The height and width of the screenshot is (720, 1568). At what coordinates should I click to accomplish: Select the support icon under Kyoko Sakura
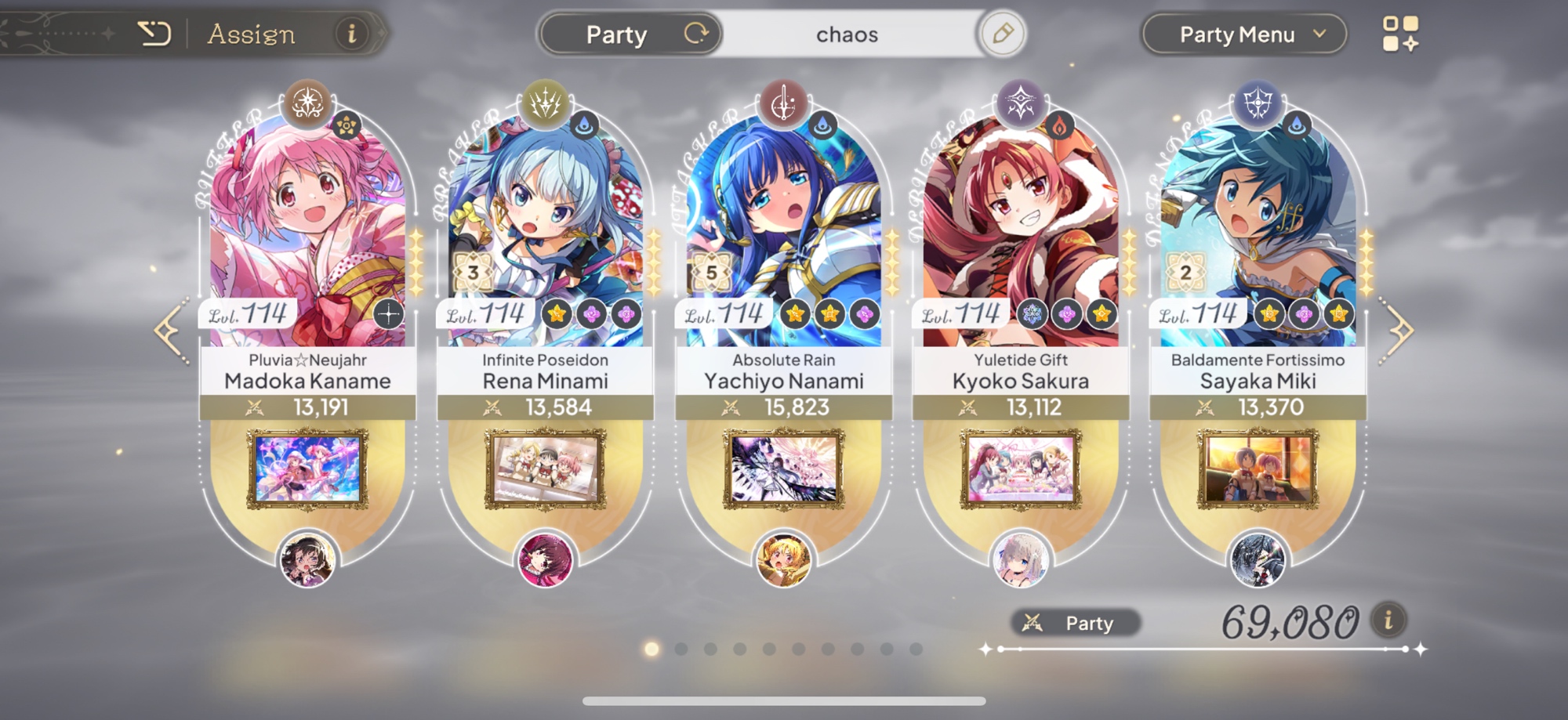coord(1021,560)
